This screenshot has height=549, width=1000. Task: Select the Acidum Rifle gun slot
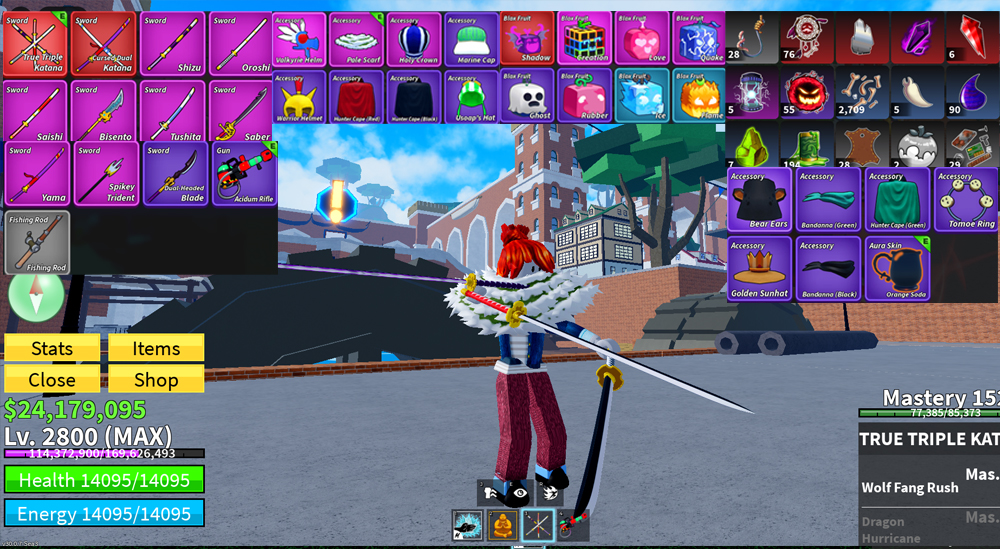pos(243,174)
